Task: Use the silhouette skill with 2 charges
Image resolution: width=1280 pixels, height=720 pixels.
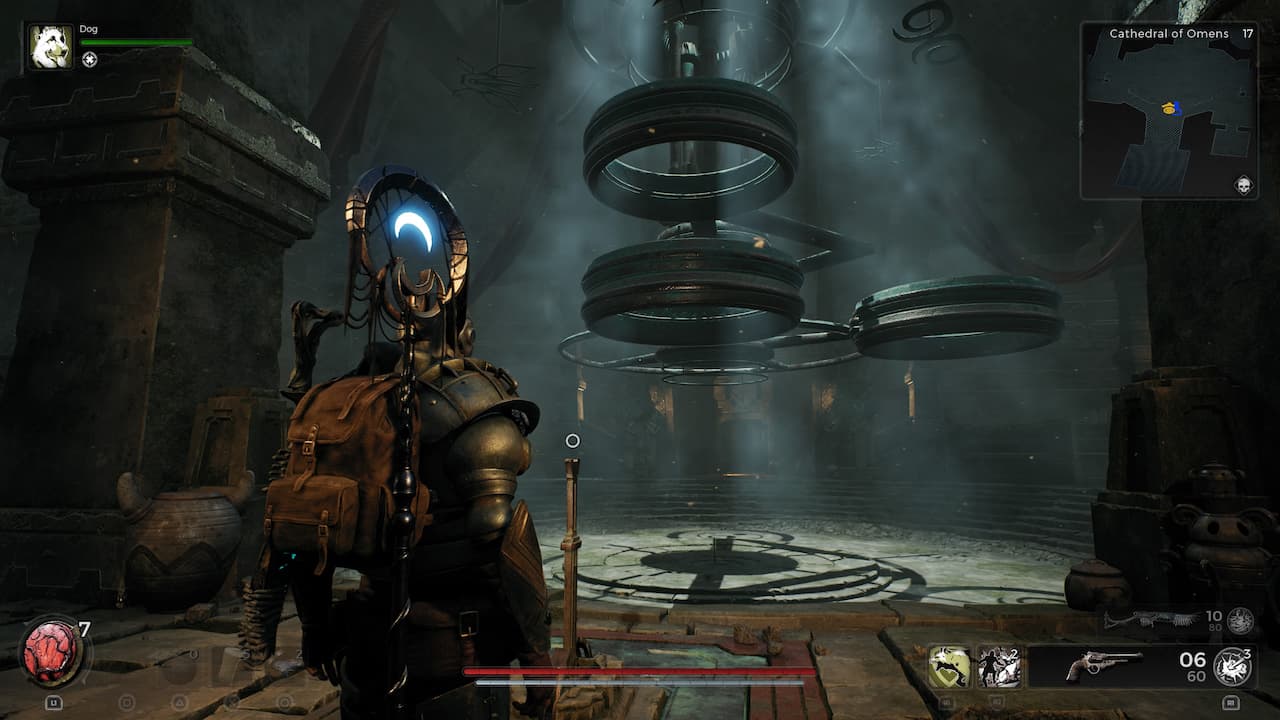Action: [999, 666]
